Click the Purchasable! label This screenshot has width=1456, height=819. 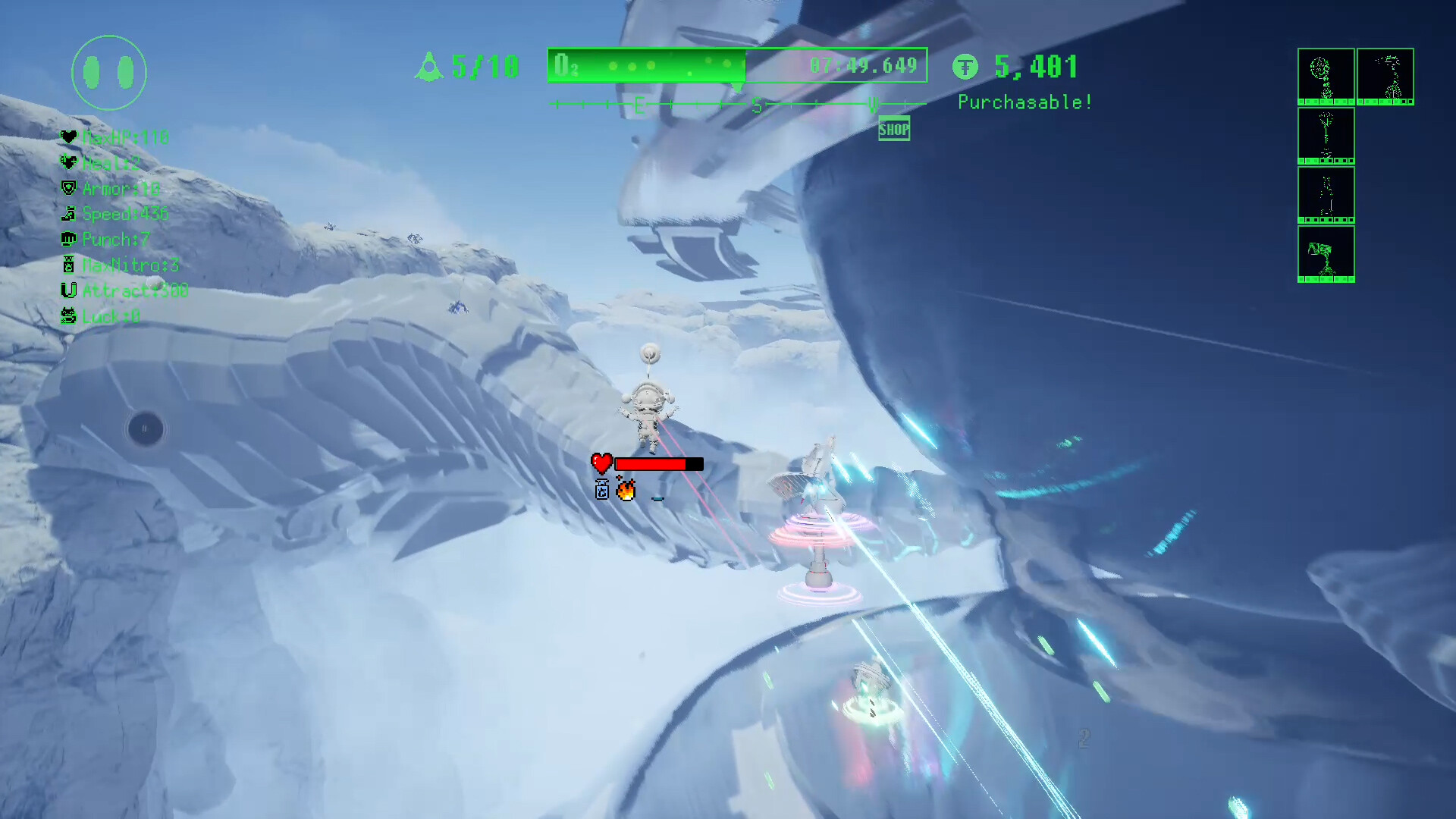[x=1025, y=102]
